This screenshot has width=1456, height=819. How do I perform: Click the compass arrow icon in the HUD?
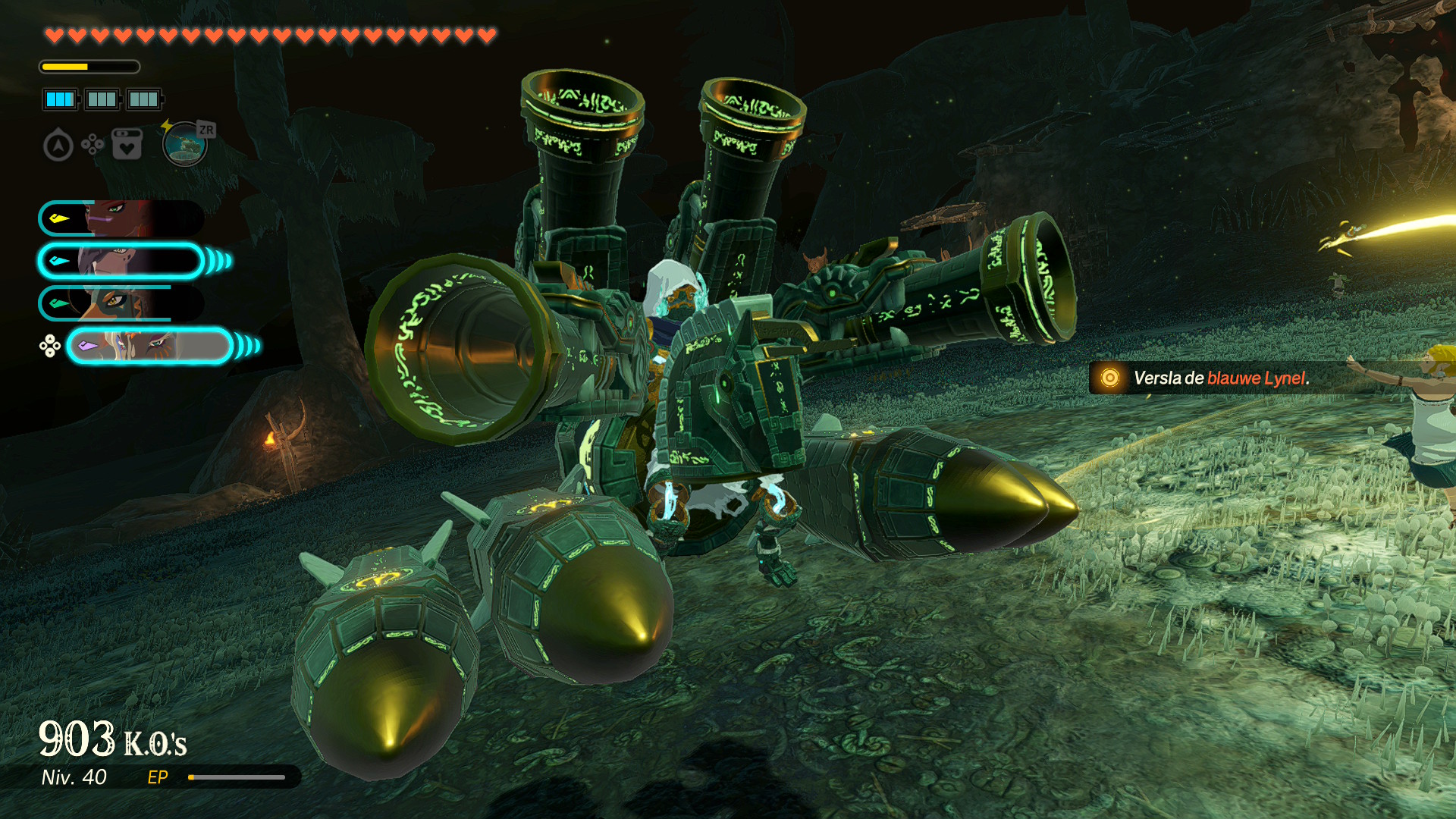click(x=59, y=145)
